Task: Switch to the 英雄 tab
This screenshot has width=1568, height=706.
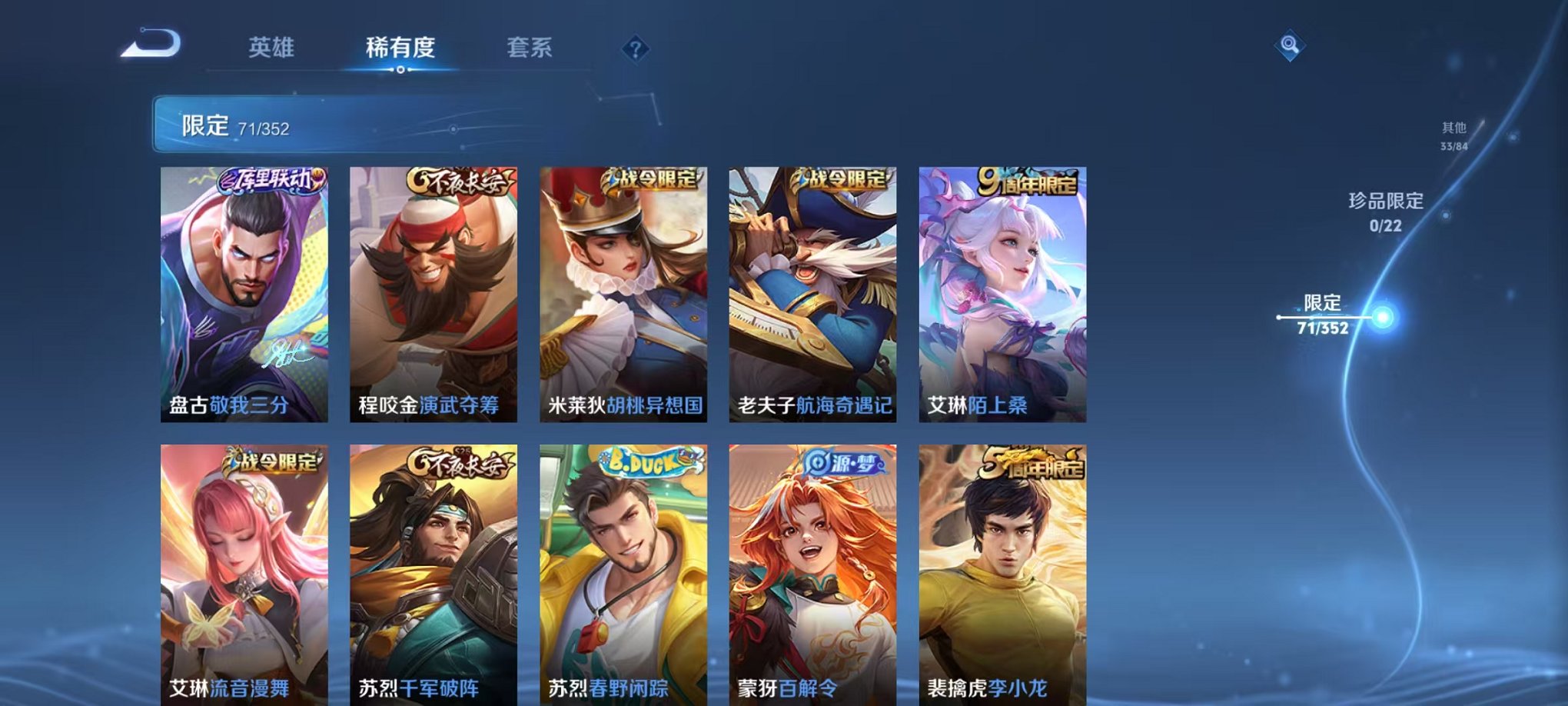Action: point(273,48)
